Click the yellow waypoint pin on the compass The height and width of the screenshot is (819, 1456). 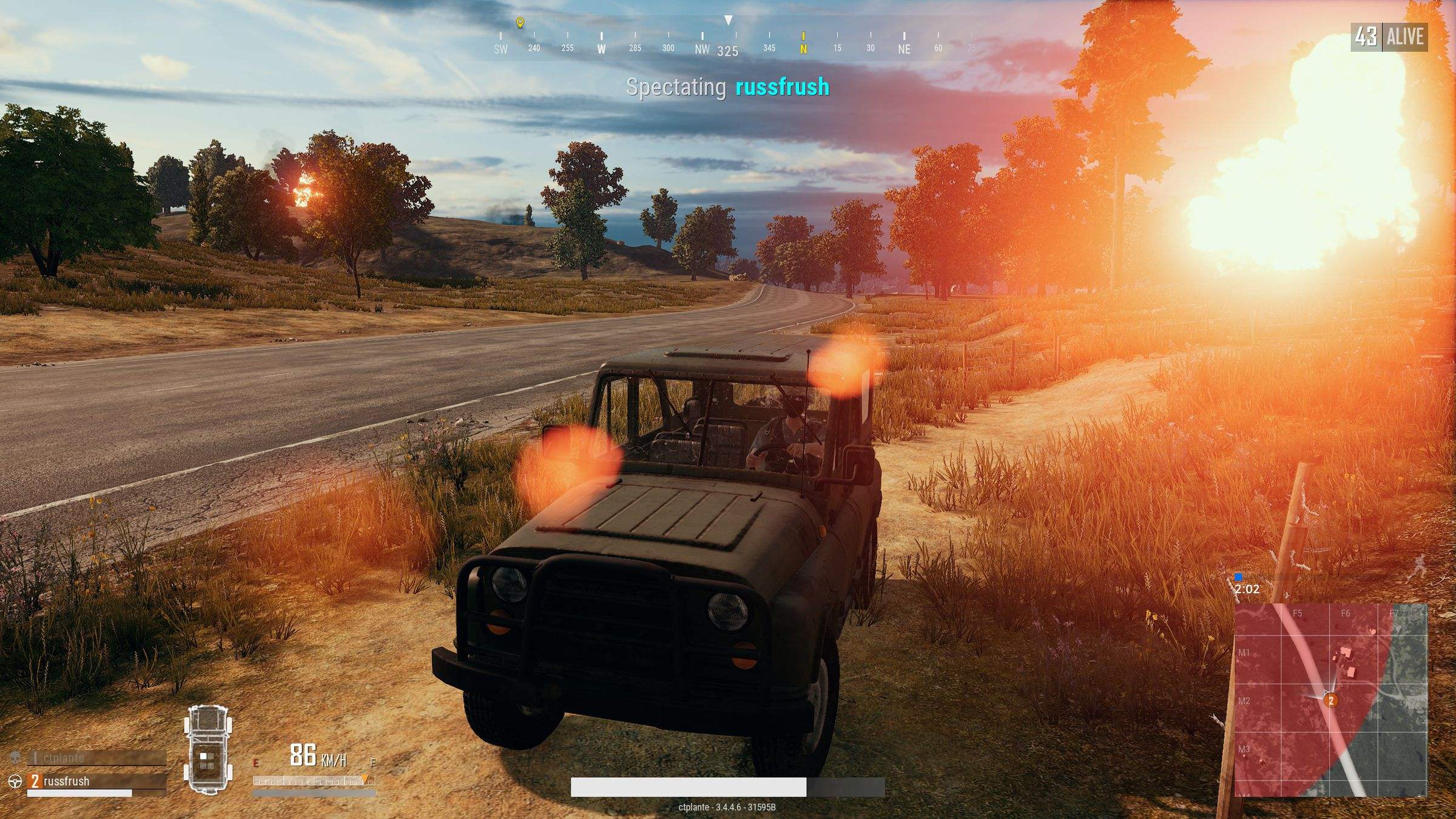pyautogui.click(x=520, y=22)
